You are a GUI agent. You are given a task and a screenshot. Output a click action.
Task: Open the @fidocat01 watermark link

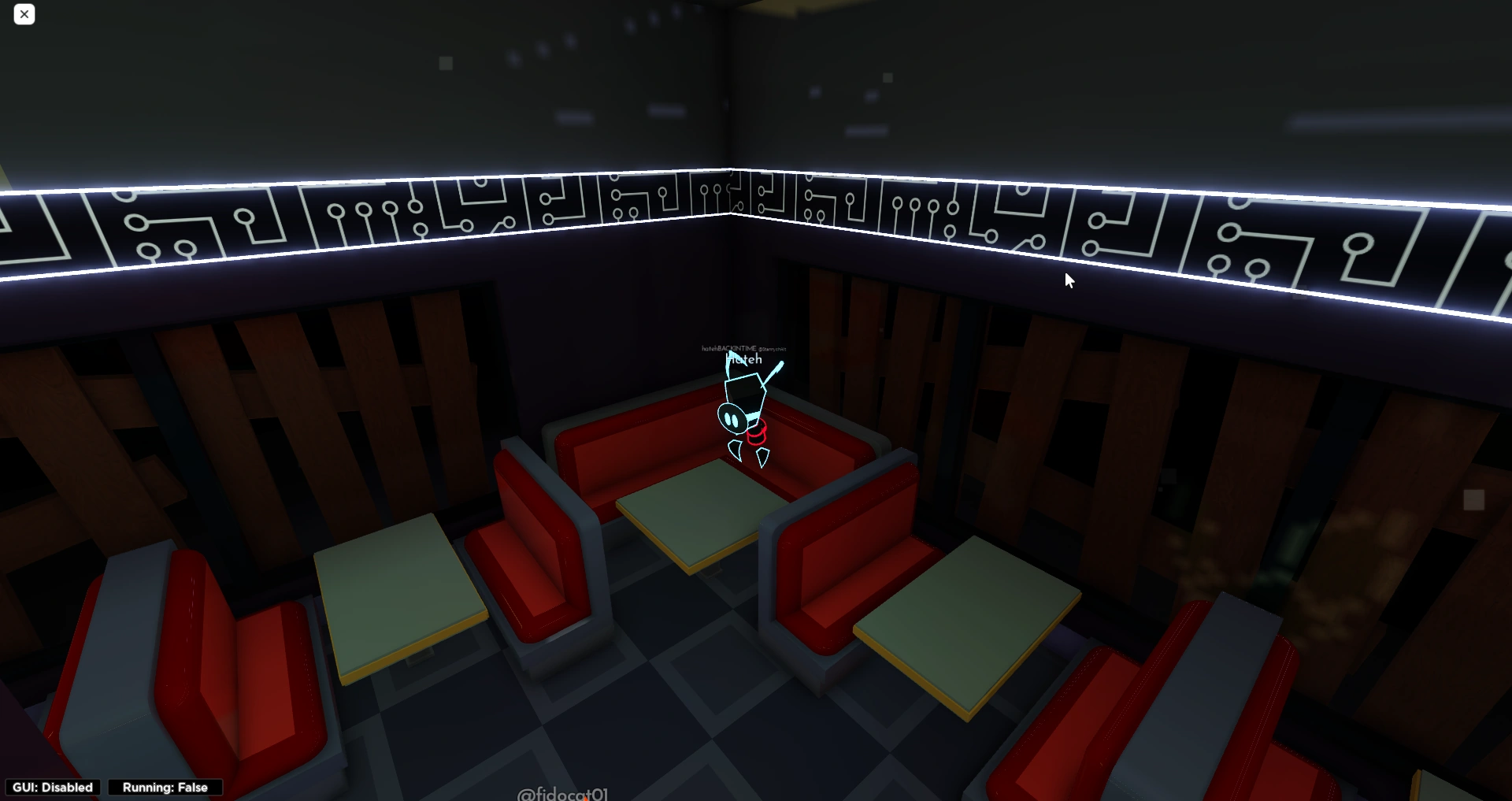(x=564, y=794)
